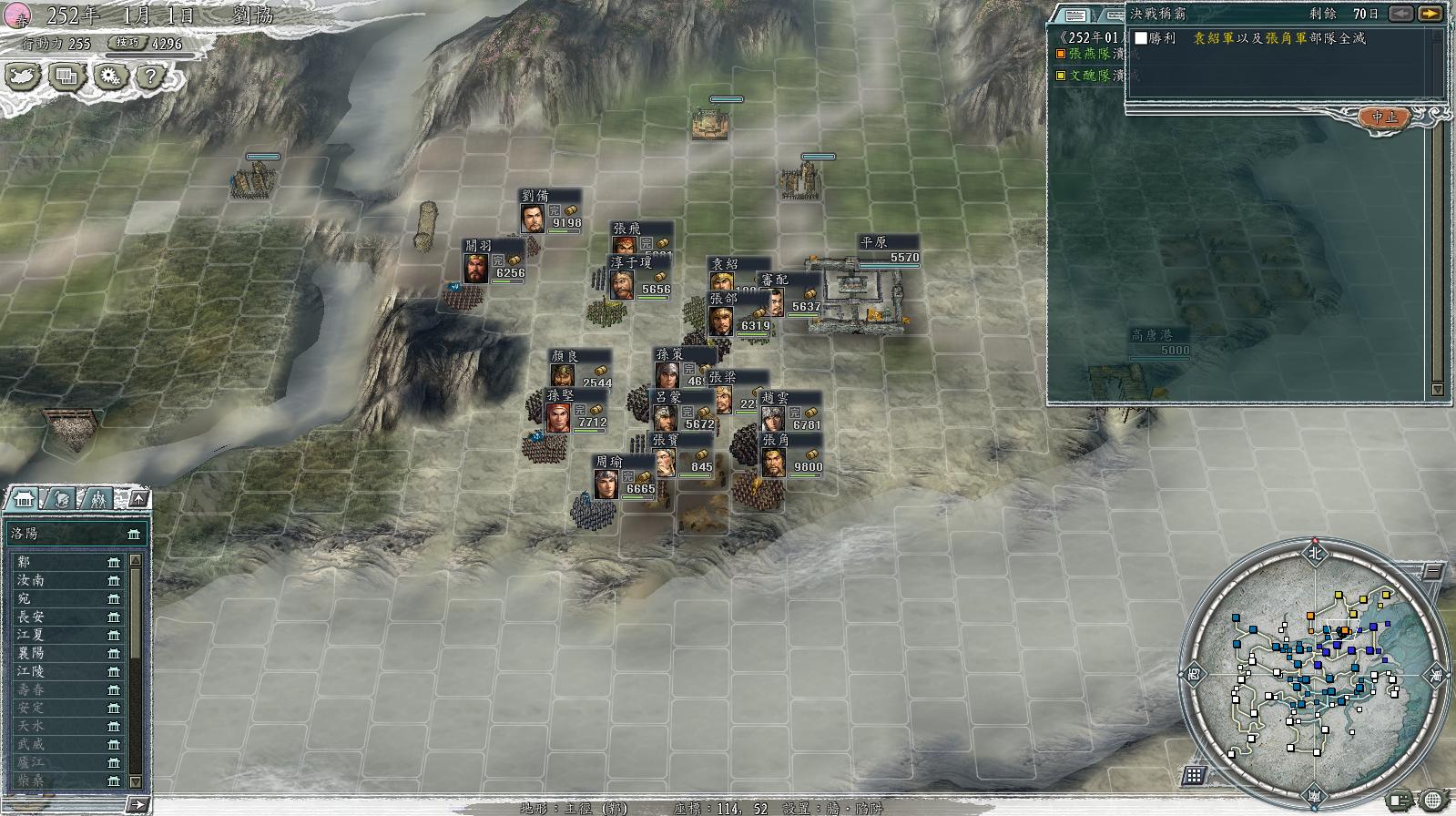Screen dimensions: 1456x816
Task: Select 洛陽 in the city list
Action: [73, 534]
